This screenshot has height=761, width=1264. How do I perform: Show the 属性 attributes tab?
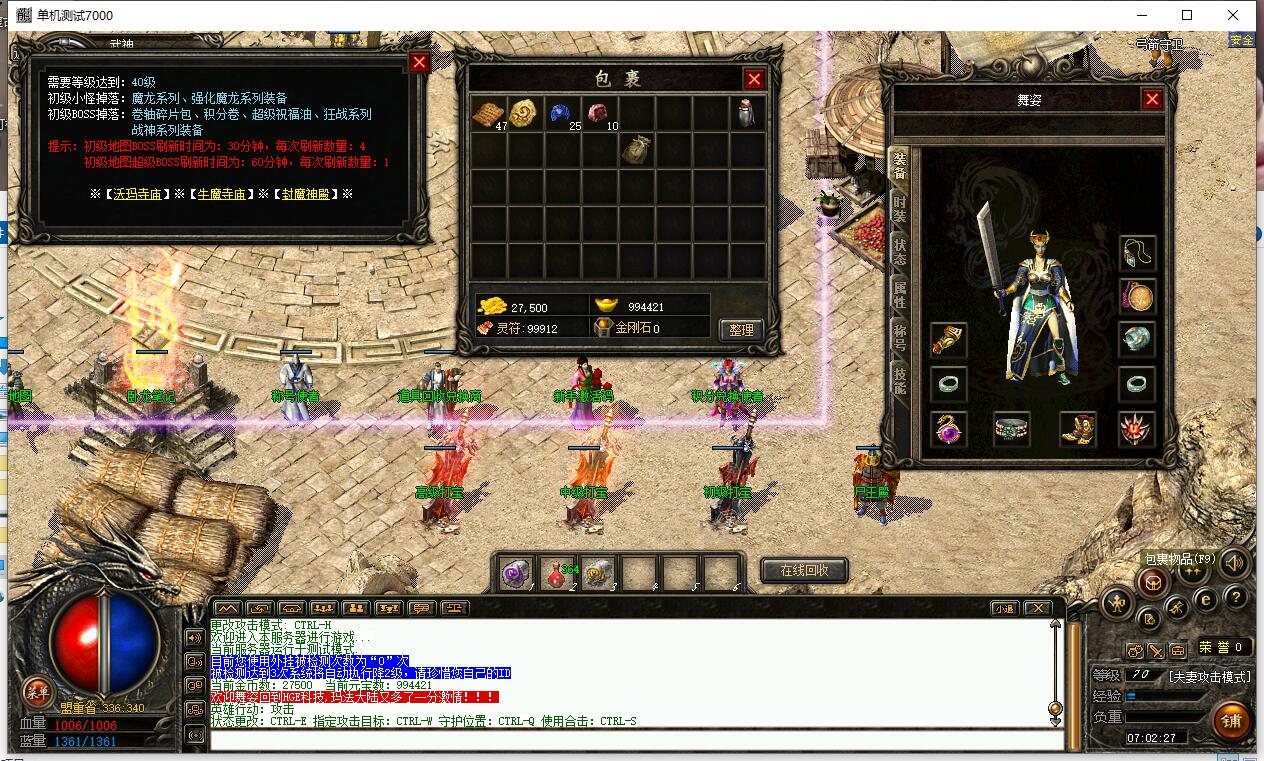pos(900,294)
